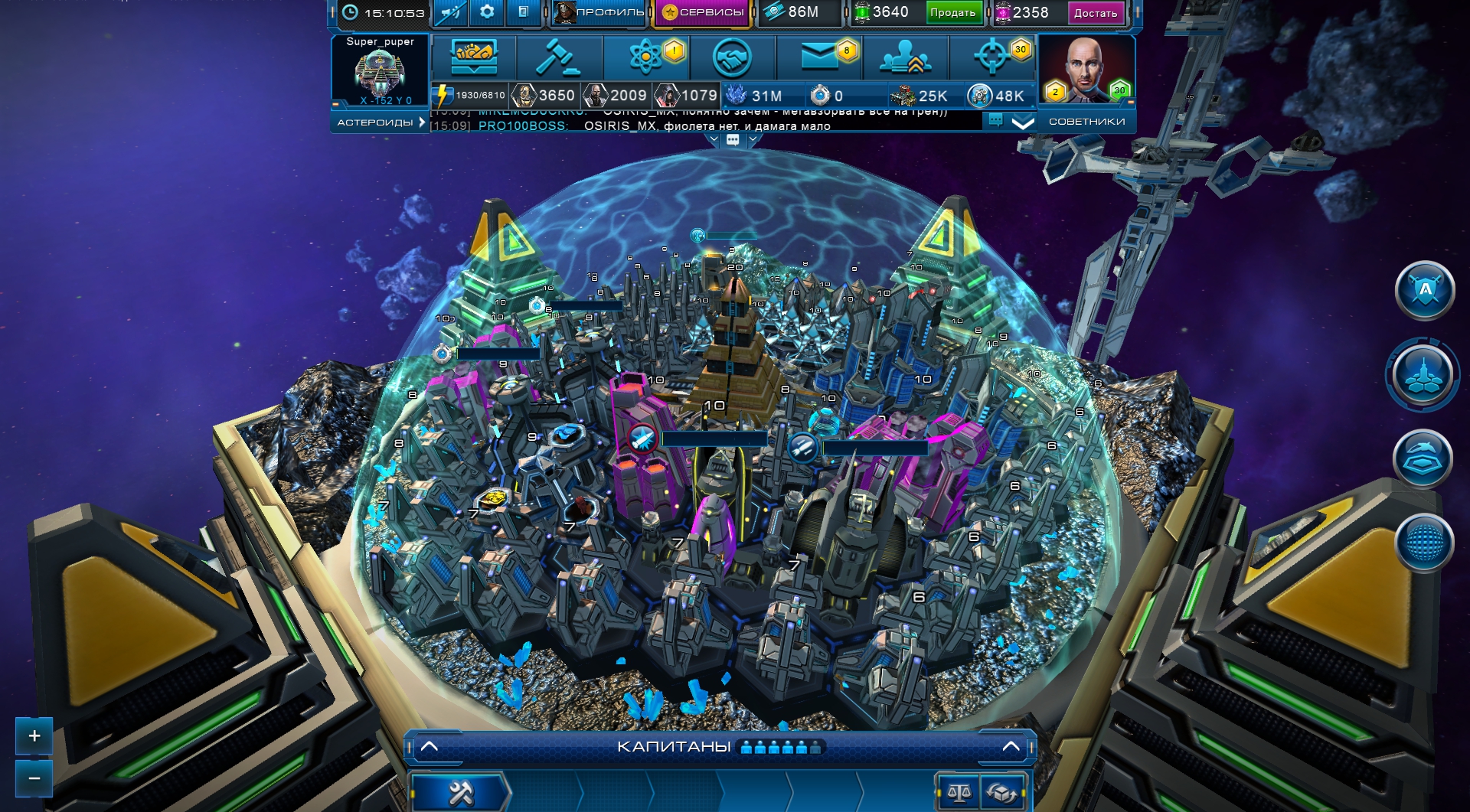Open the gear settings icon
This screenshot has height=812, width=1470.
(x=487, y=12)
